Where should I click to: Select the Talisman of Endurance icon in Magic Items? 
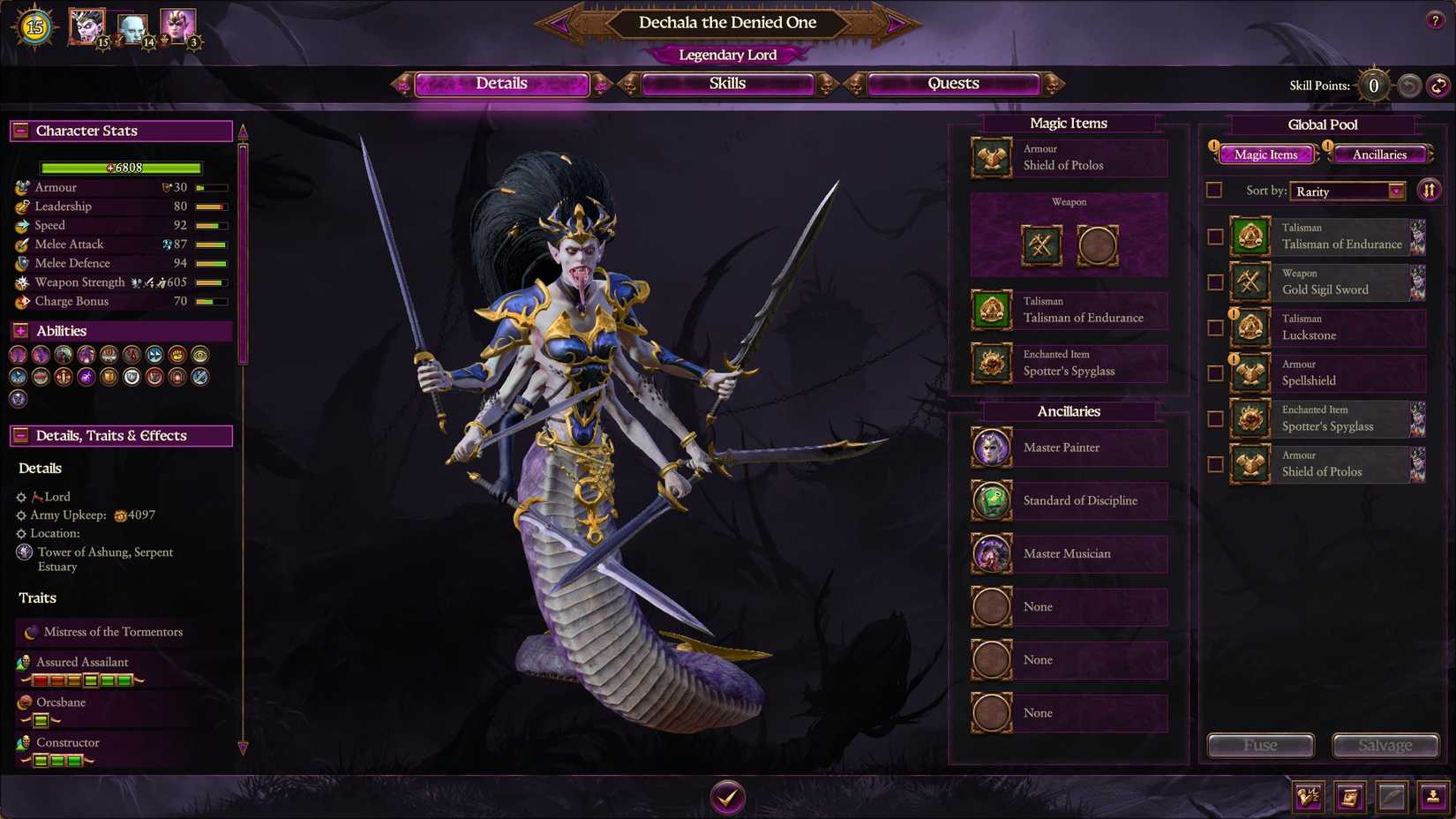(x=991, y=311)
